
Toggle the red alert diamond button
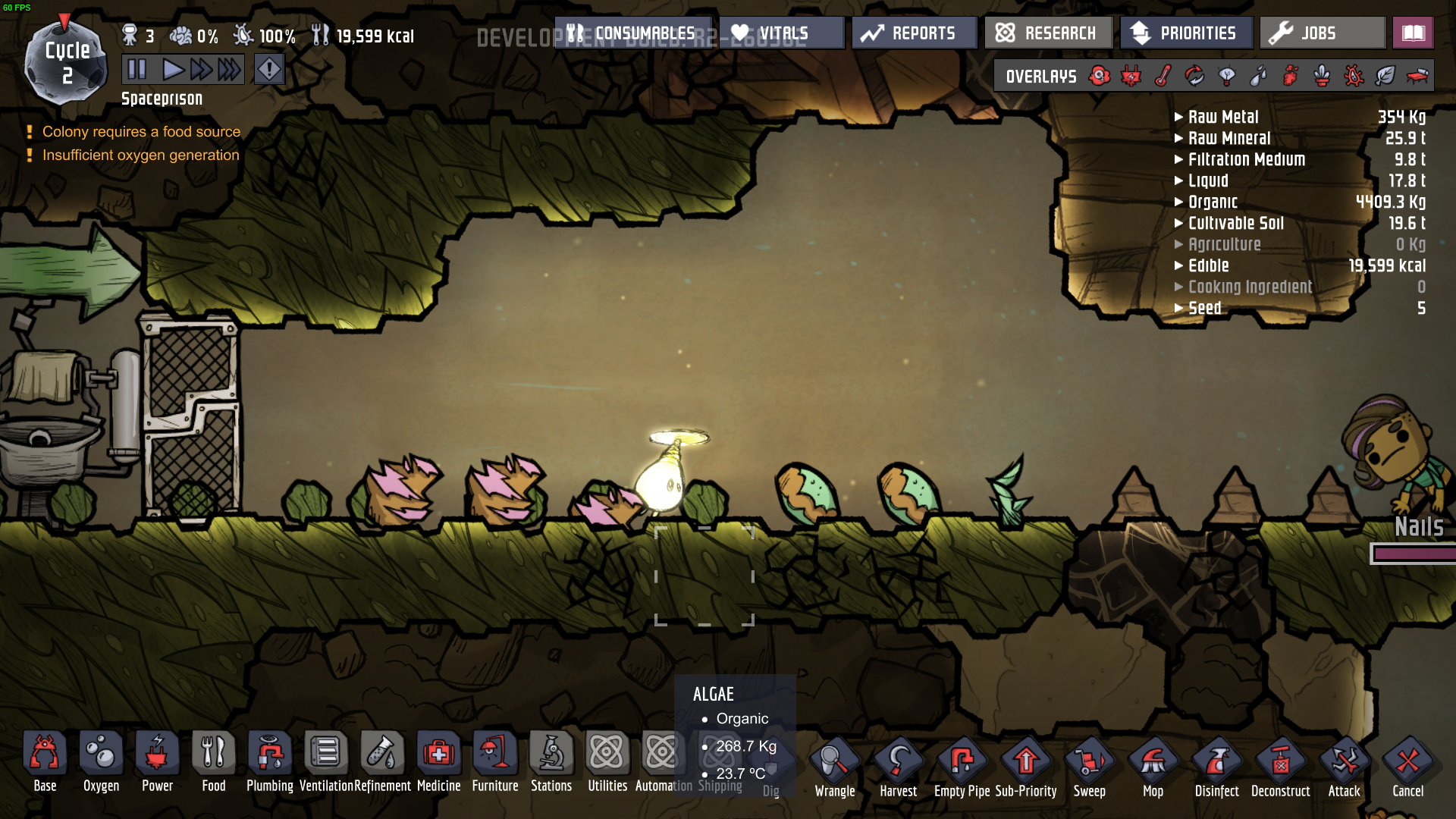tap(269, 70)
